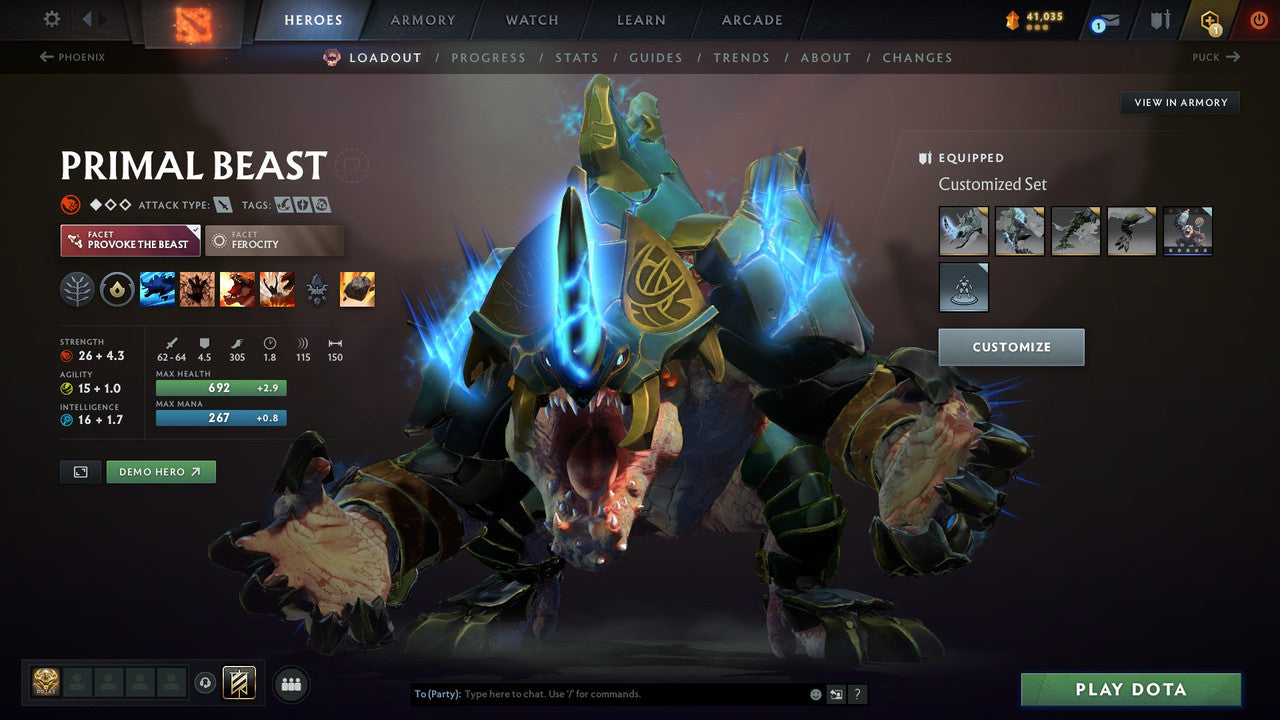Click the first Customized Set item thumbnail
This screenshot has height=720, width=1280.
click(963, 230)
